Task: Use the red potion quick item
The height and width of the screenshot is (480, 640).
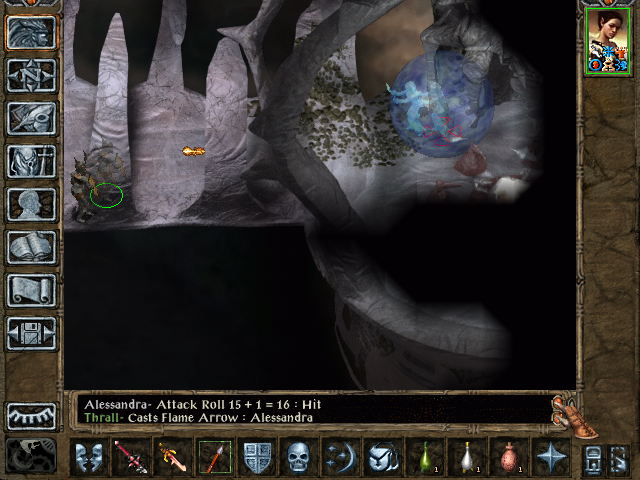Action: [508, 457]
